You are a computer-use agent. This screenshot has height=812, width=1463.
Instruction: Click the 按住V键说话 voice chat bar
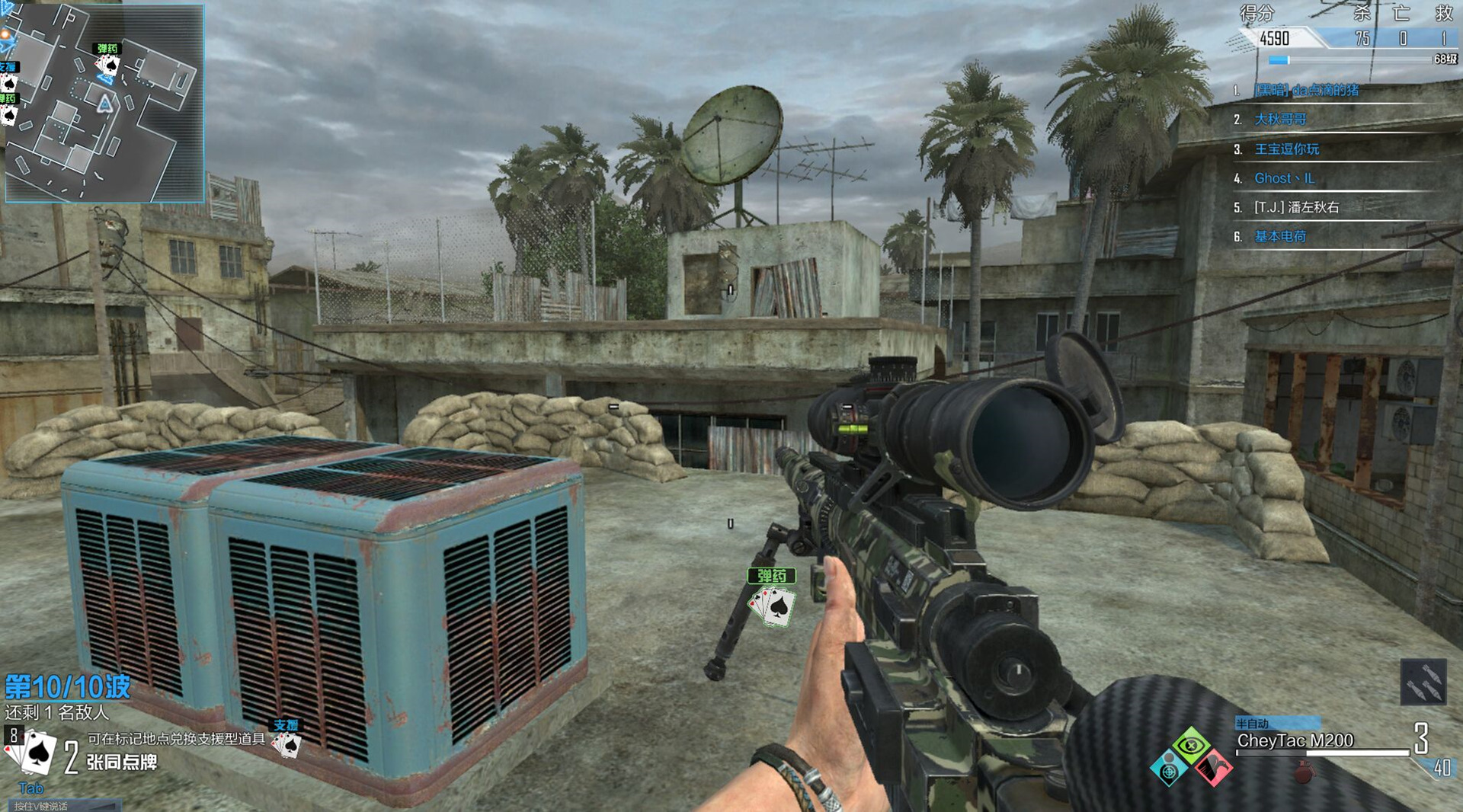pyautogui.click(x=62, y=805)
